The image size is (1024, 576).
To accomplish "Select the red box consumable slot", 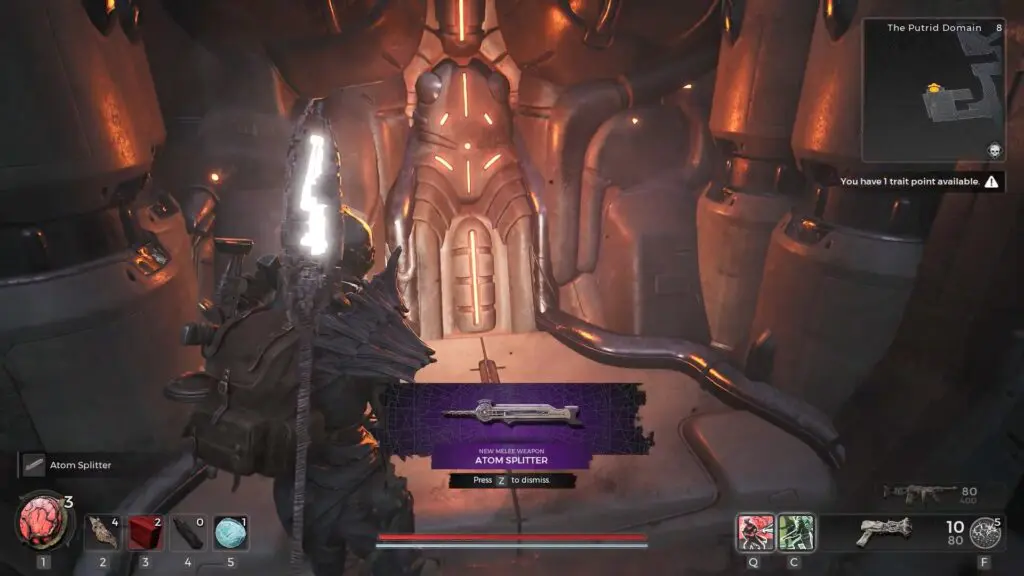I will point(146,532).
